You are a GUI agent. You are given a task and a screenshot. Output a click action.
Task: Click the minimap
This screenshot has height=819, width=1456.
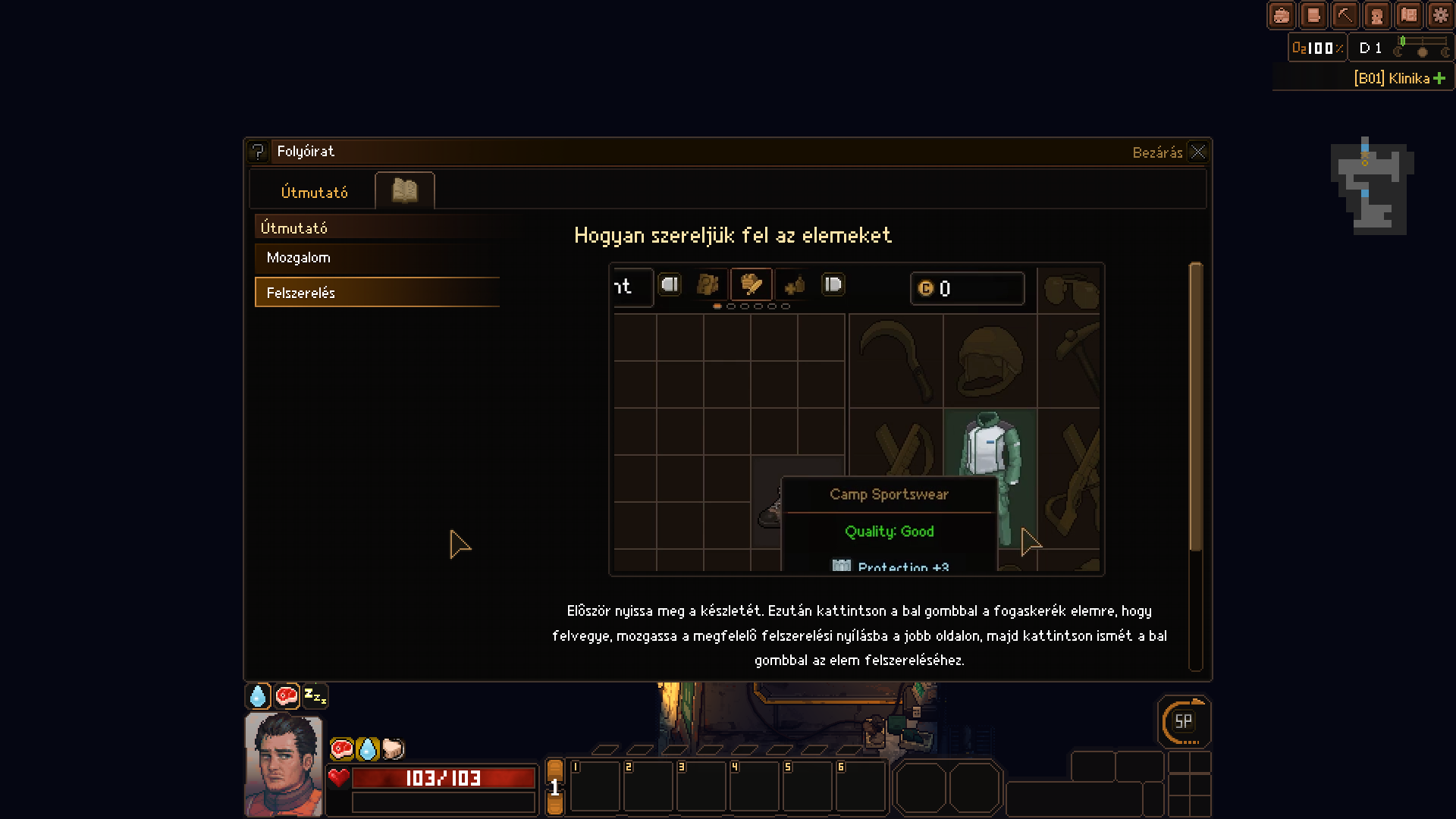click(x=1371, y=187)
